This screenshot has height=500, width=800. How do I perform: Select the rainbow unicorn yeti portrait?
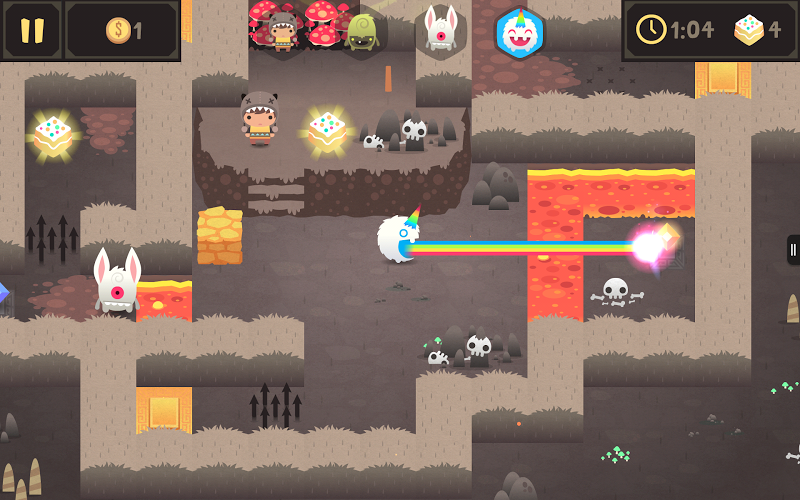pyautogui.click(x=520, y=32)
